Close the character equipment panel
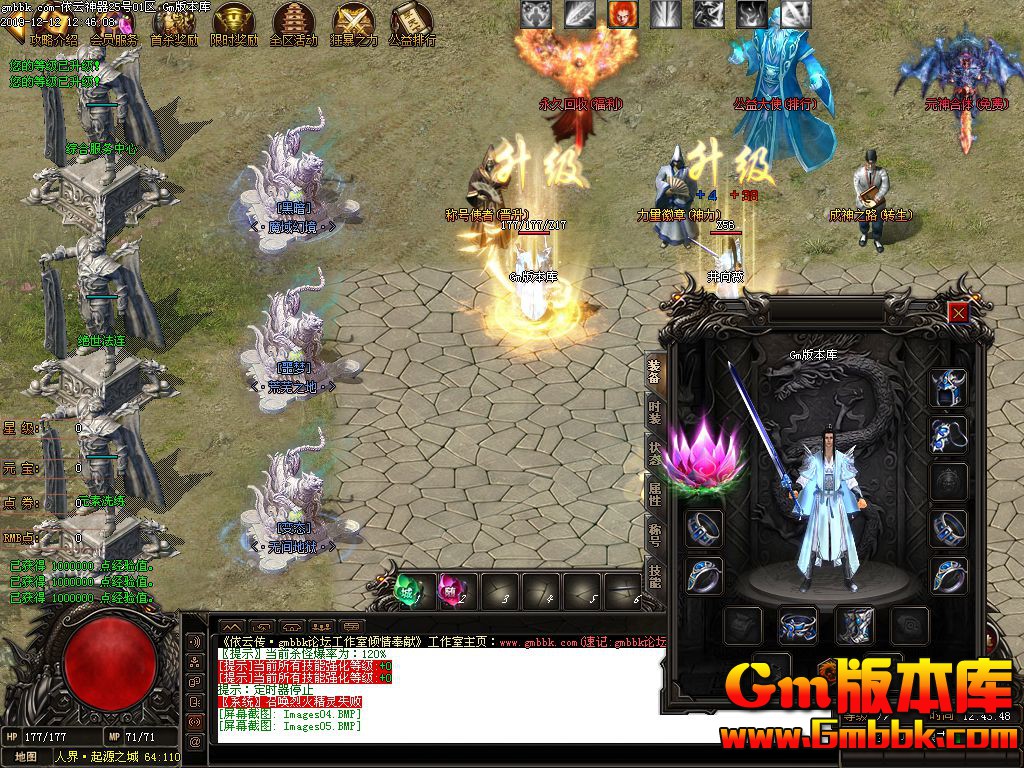Screen dimensions: 1024x768 coord(958,313)
